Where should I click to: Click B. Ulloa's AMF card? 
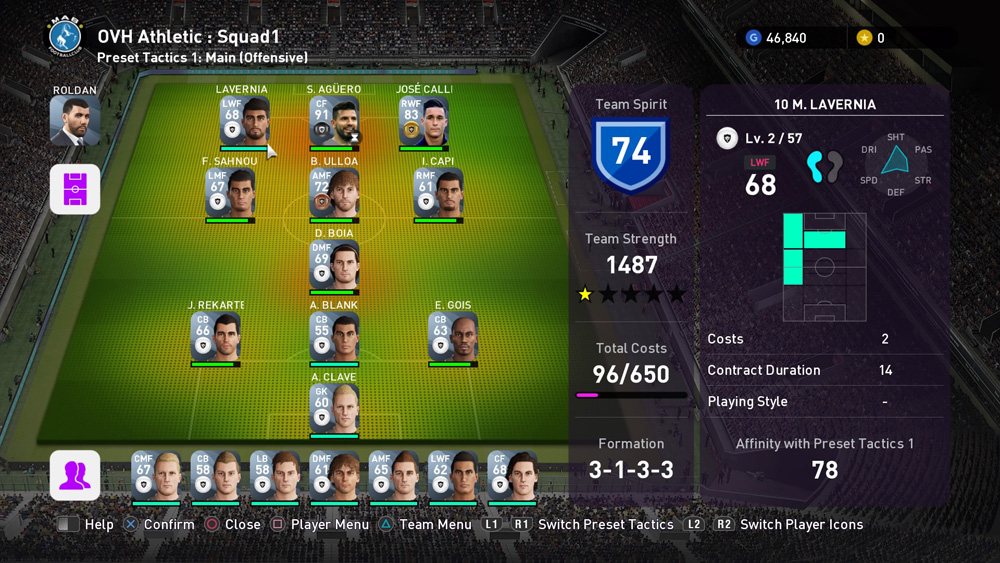(334, 193)
